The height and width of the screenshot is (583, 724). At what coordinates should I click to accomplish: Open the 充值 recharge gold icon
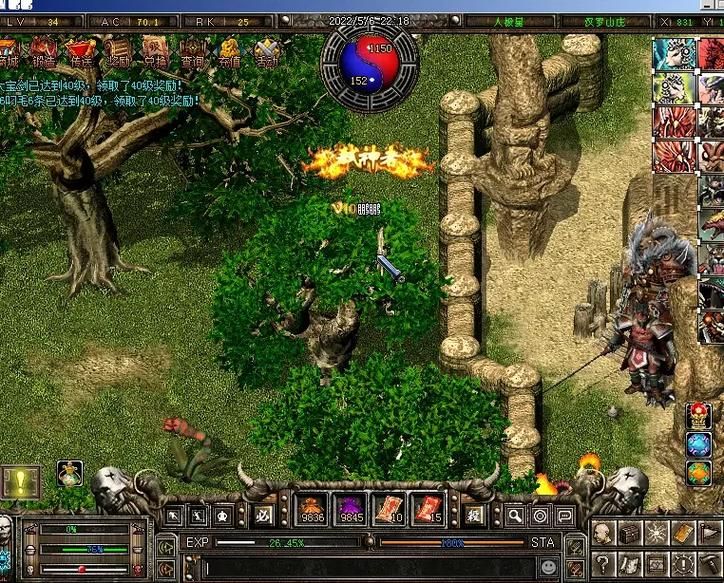point(229,51)
